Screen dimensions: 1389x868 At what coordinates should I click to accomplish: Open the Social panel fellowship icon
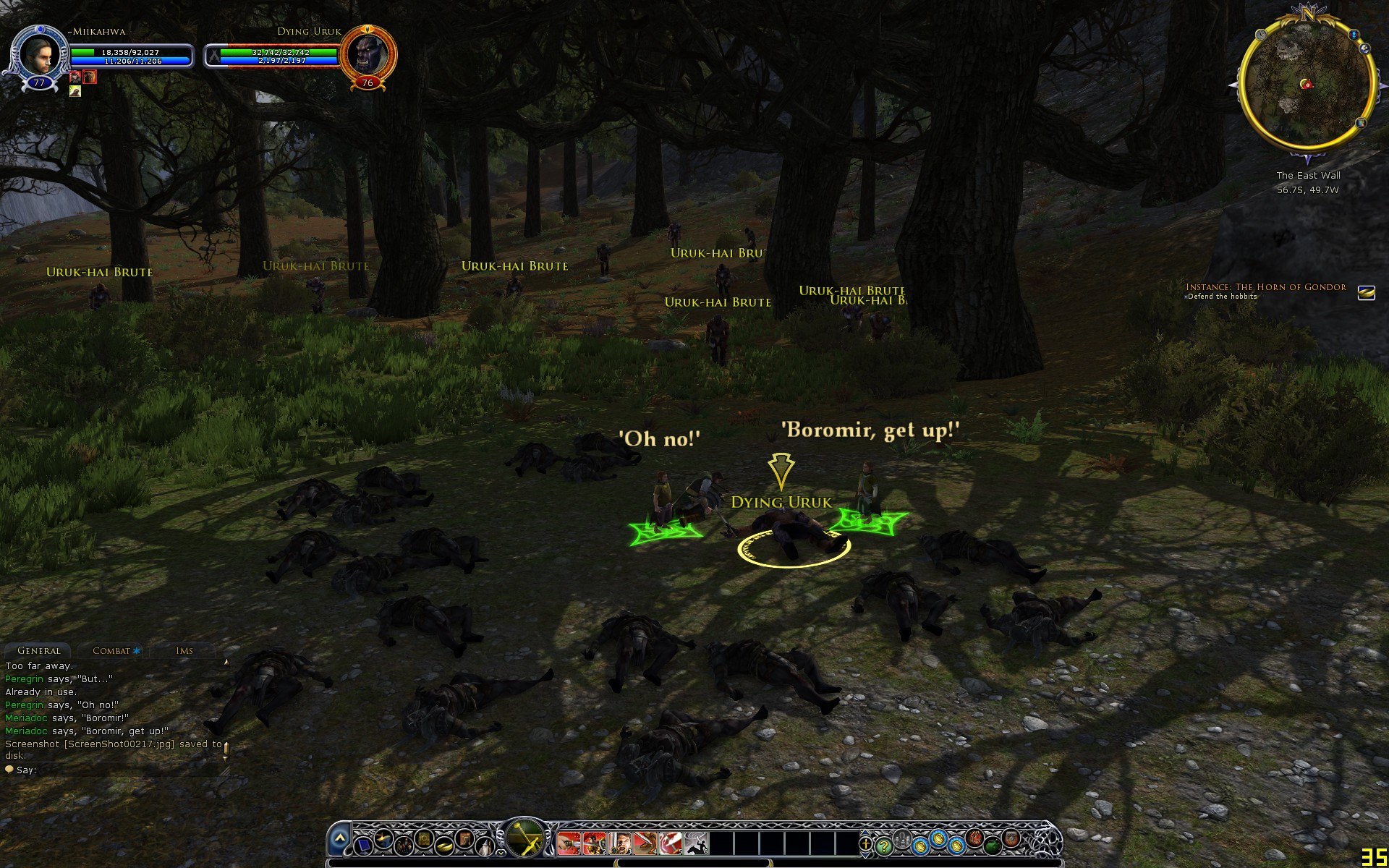click(x=404, y=846)
